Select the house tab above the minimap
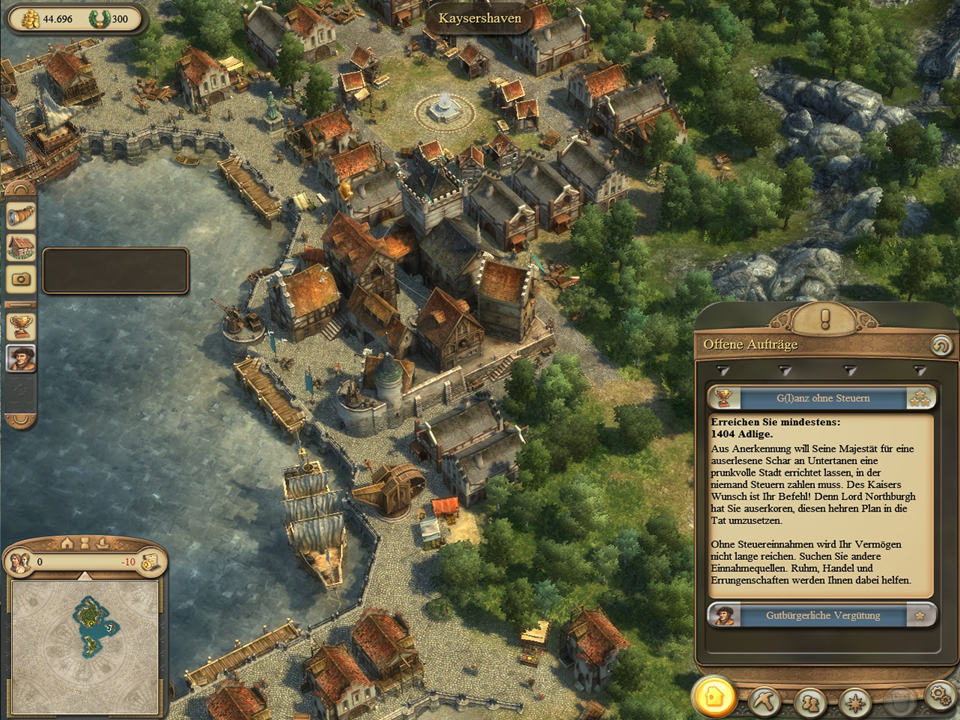960x720 pixels. 67,543
